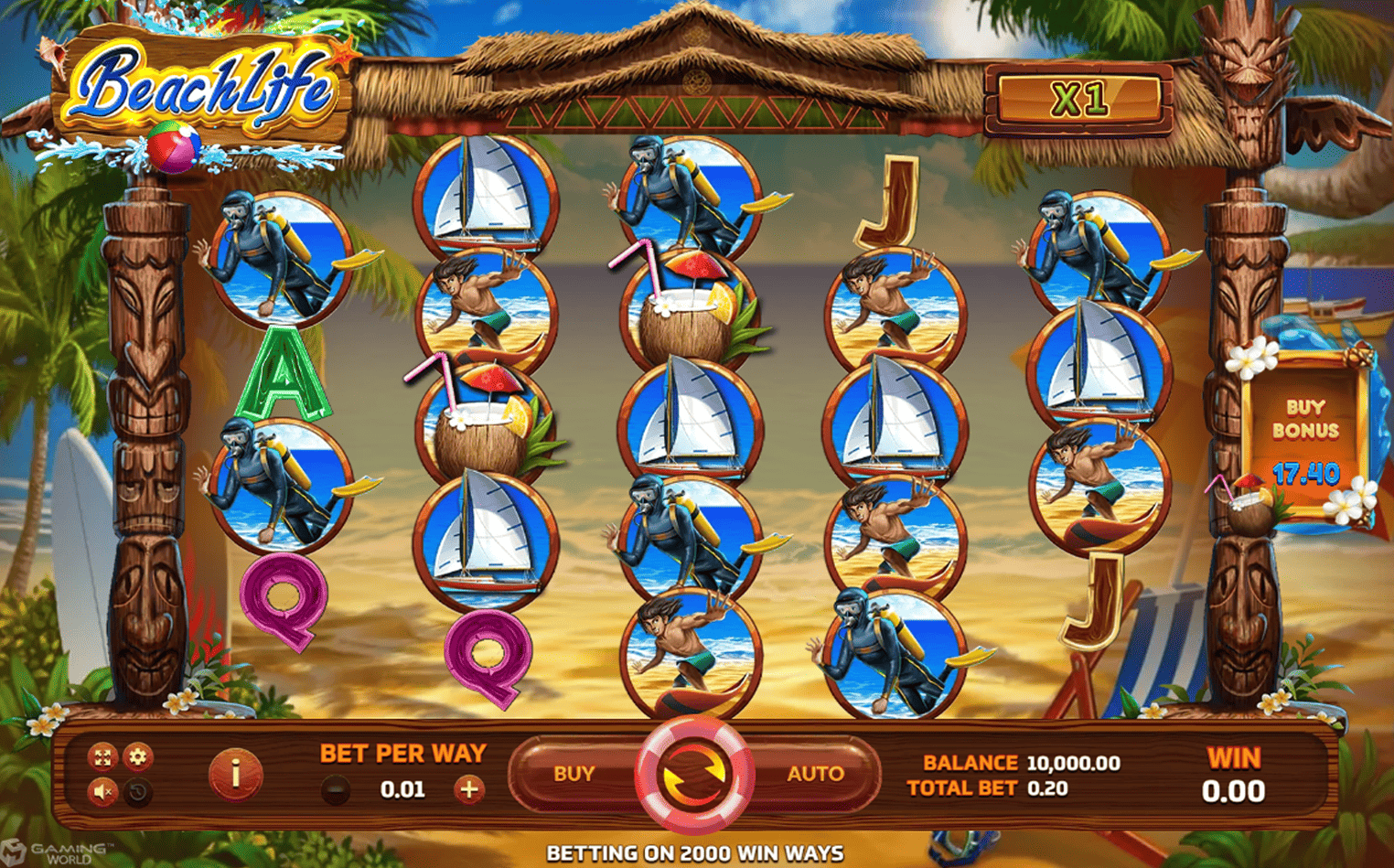Open the gear settings icon

pyautogui.click(x=138, y=756)
